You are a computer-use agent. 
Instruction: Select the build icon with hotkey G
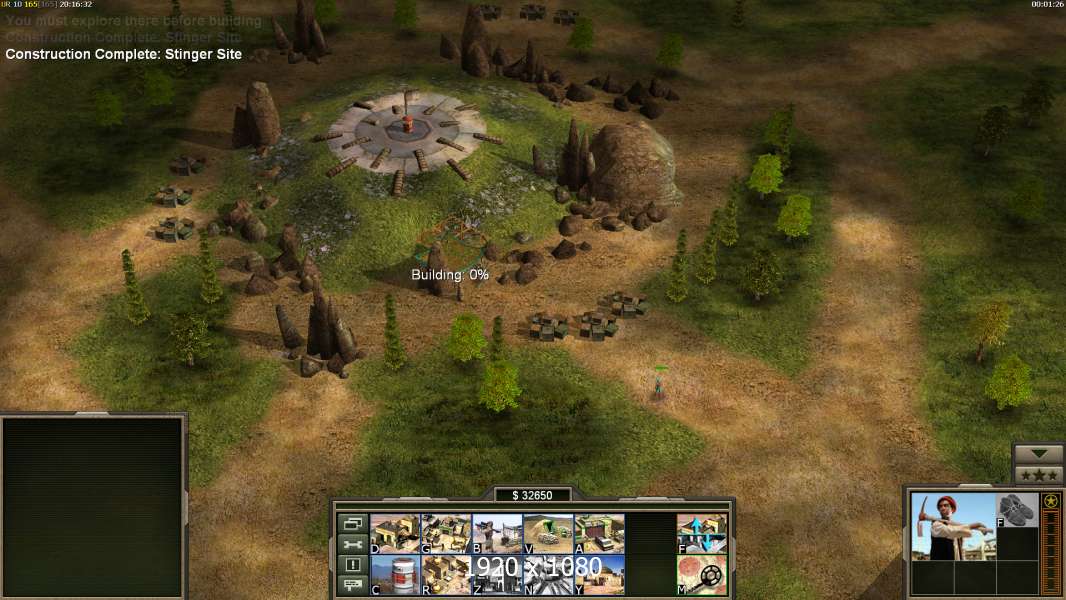(x=446, y=534)
